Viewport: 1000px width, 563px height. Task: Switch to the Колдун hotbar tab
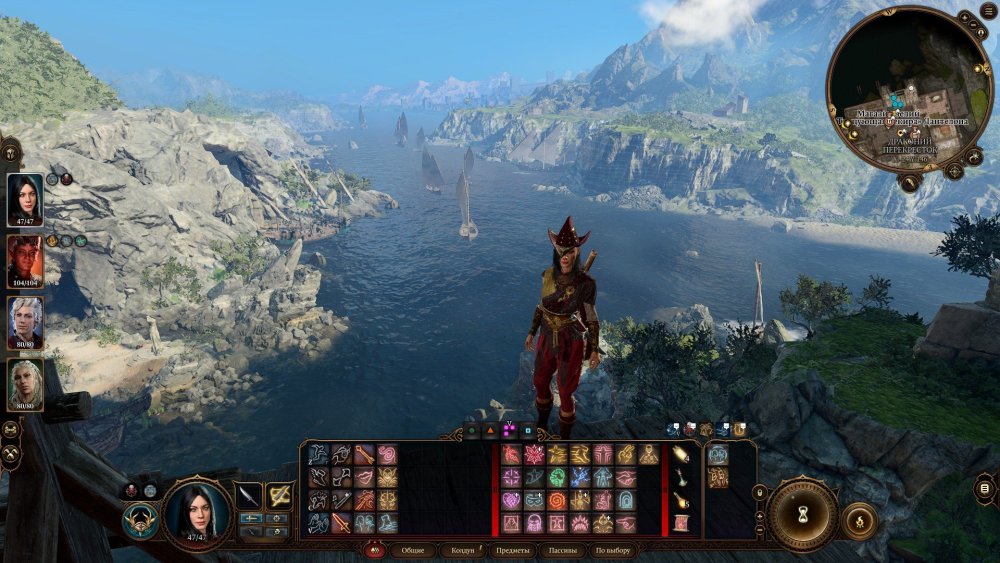coord(462,551)
